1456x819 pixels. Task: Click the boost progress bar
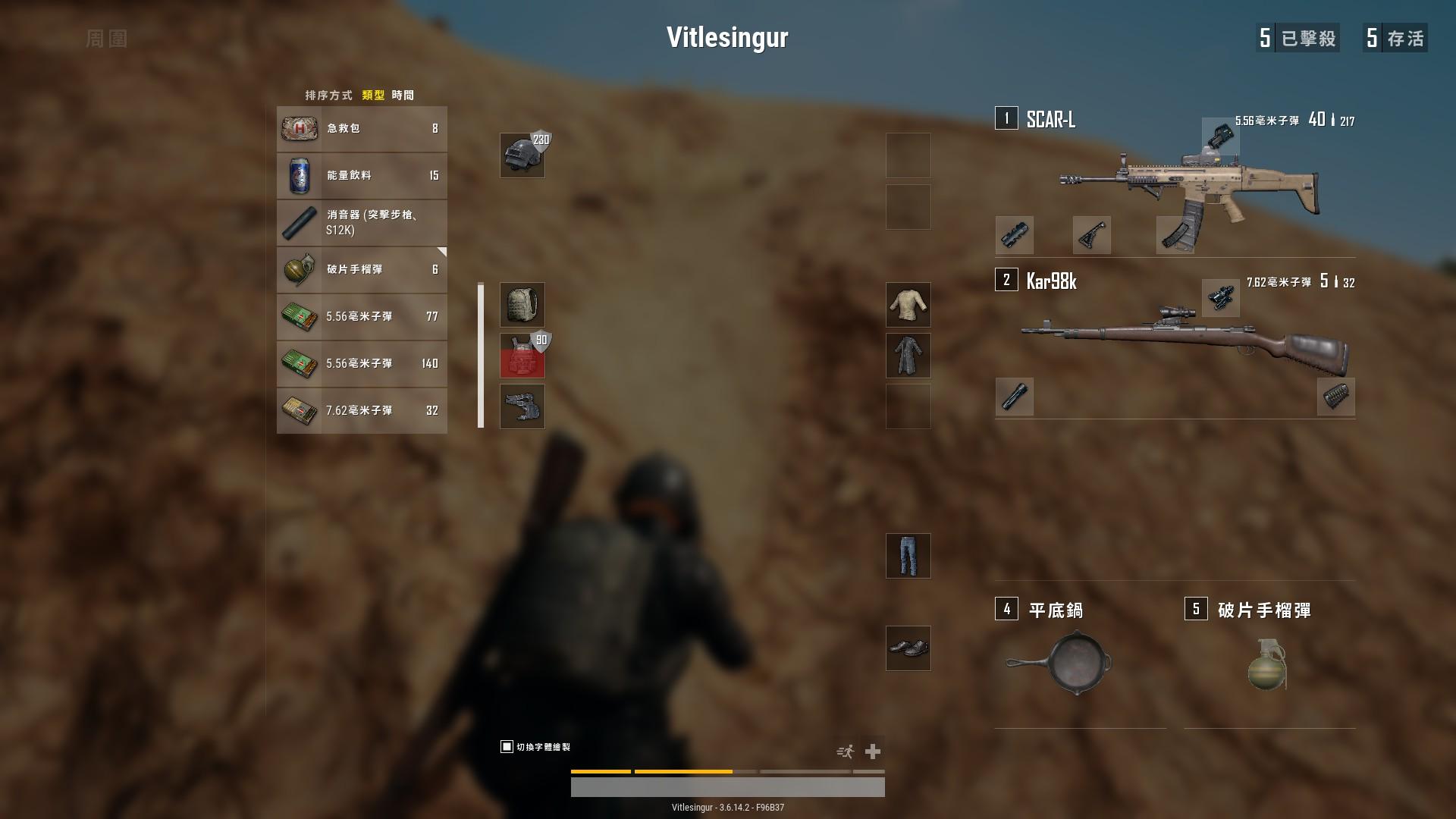[727, 771]
